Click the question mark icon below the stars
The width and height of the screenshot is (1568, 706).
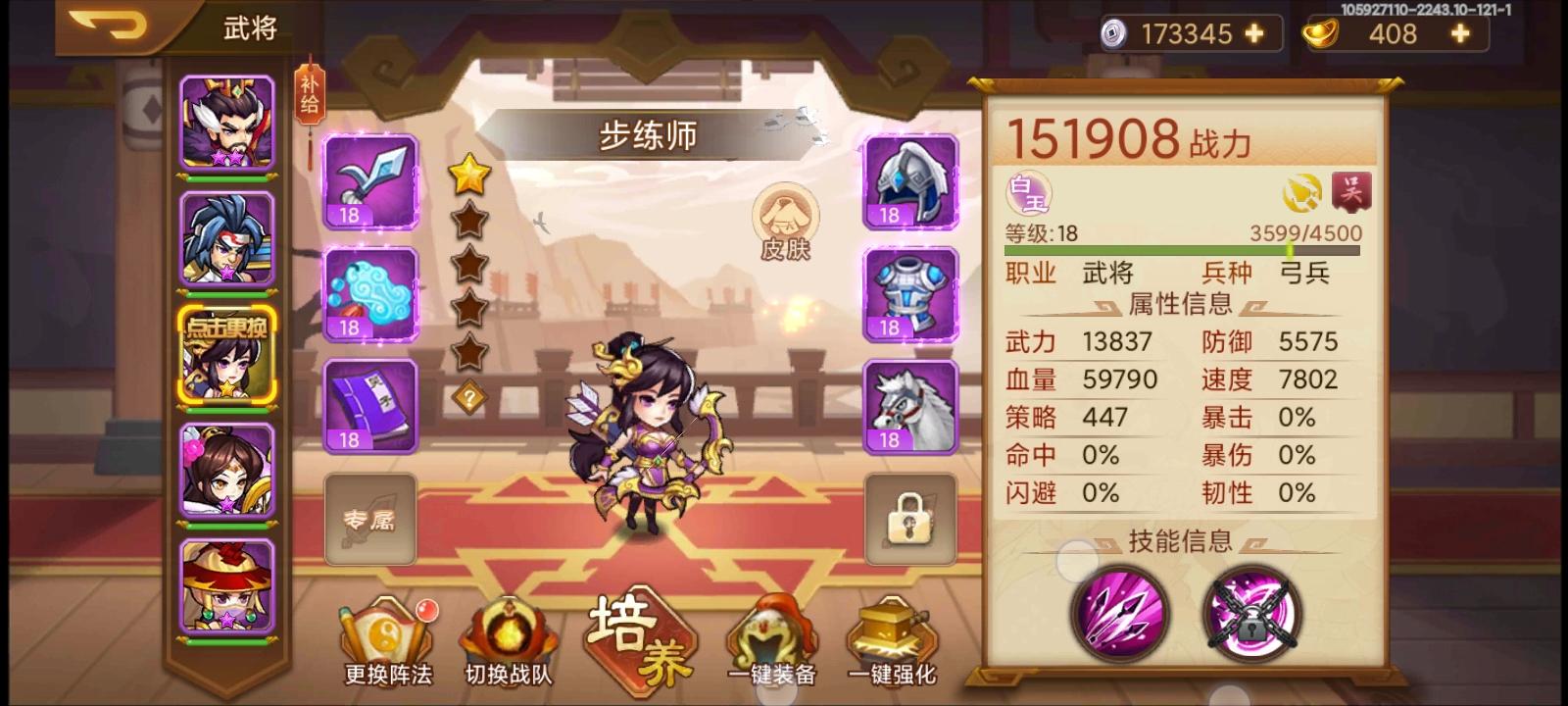tap(471, 396)
